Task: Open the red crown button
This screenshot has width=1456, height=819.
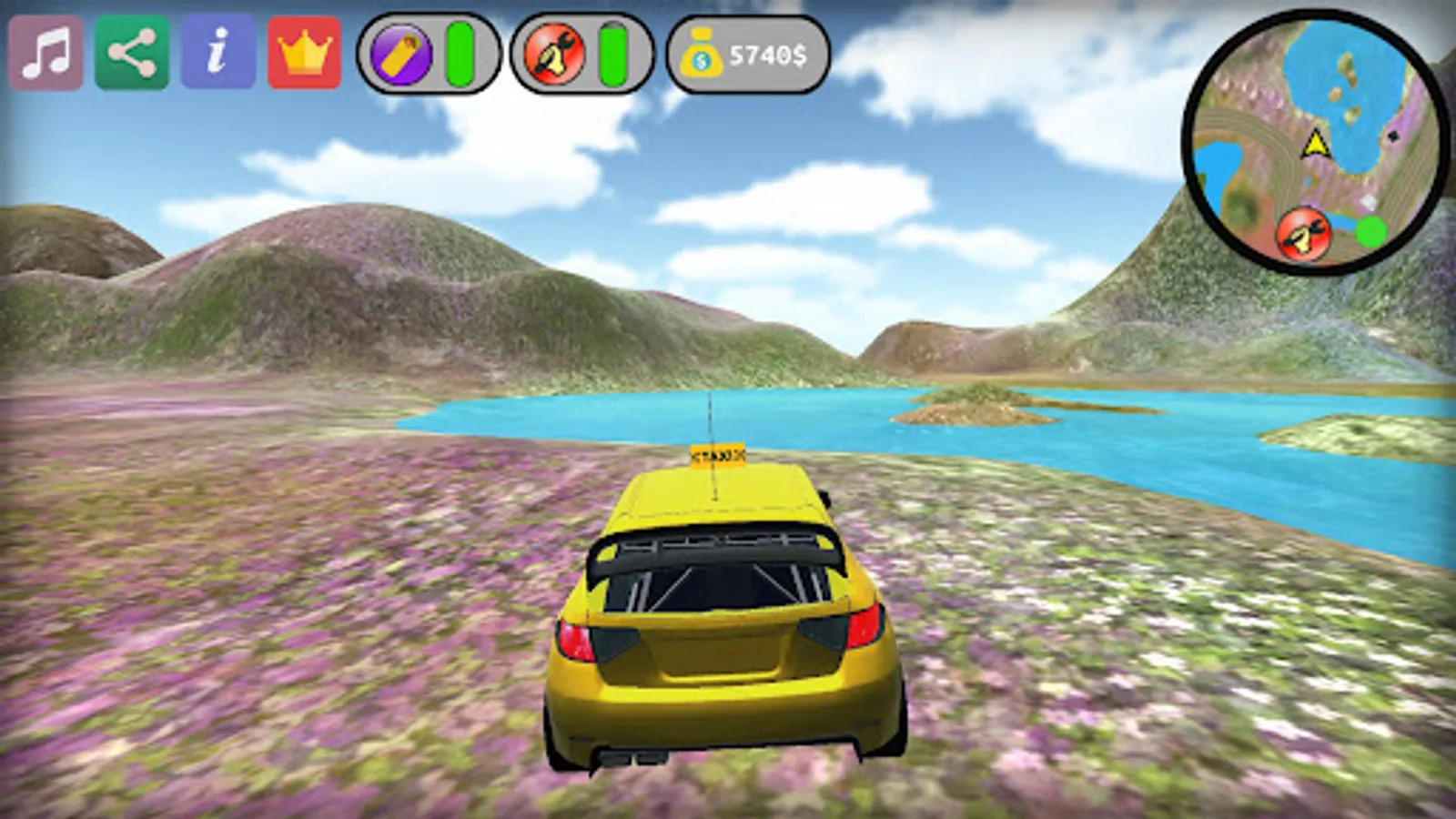Action: [305, 53]
